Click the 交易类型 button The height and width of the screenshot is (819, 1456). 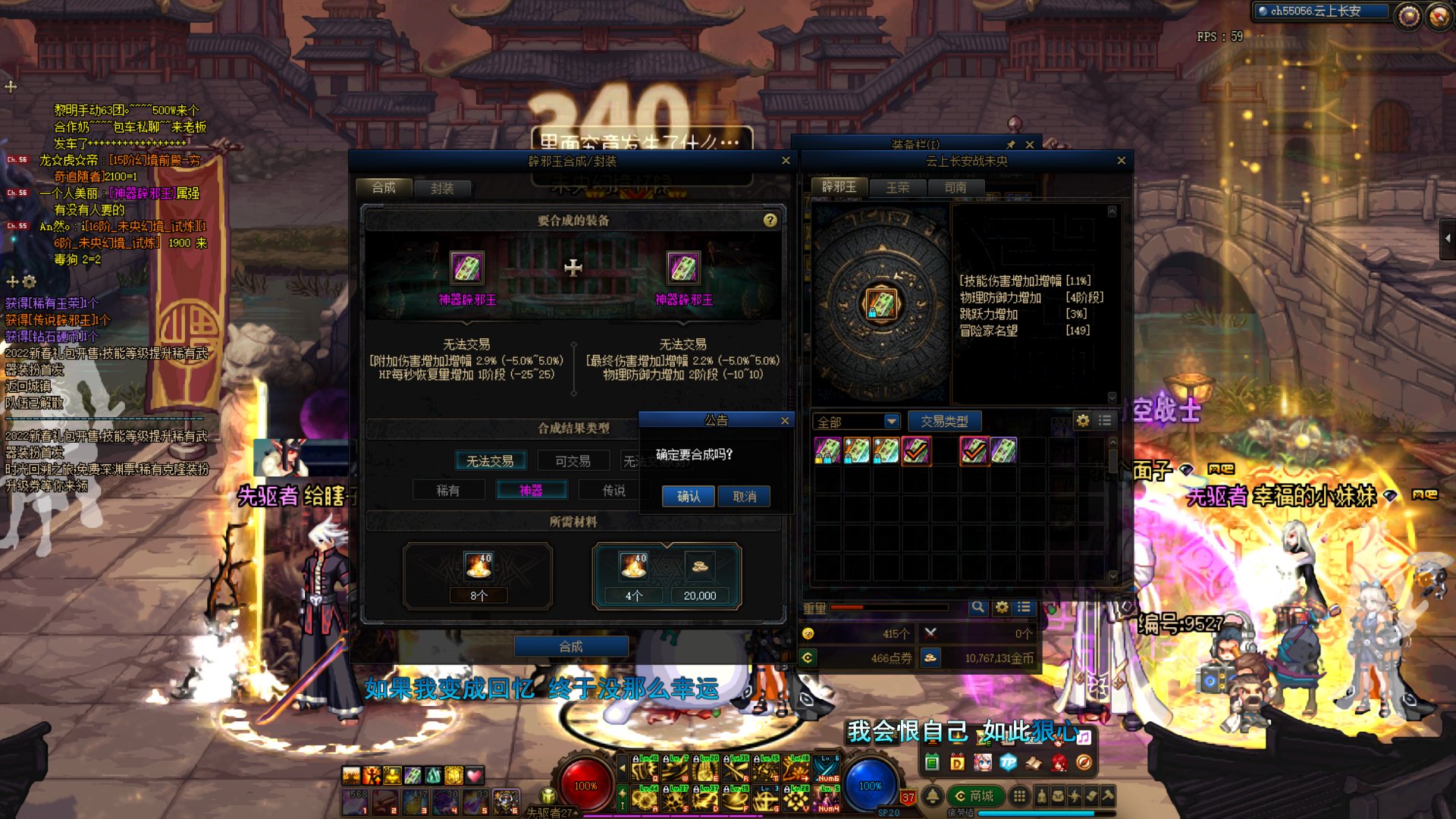pyautogui.click(x=944, y=421)
